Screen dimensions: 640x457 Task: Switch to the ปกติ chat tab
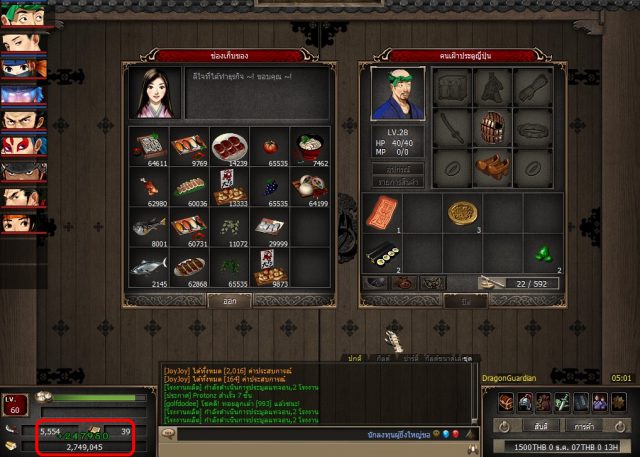353,357
